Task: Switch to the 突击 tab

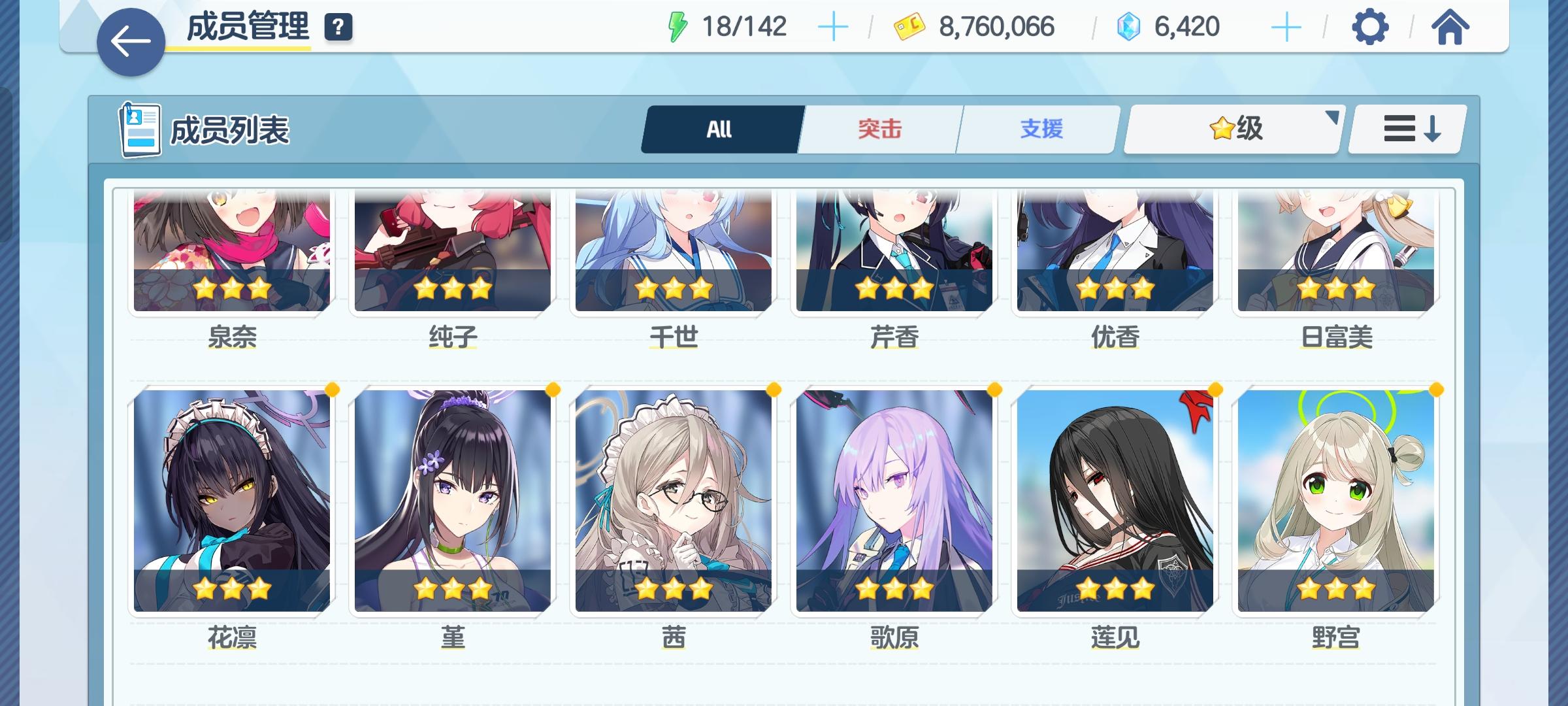Action: (x=879, y=129)
